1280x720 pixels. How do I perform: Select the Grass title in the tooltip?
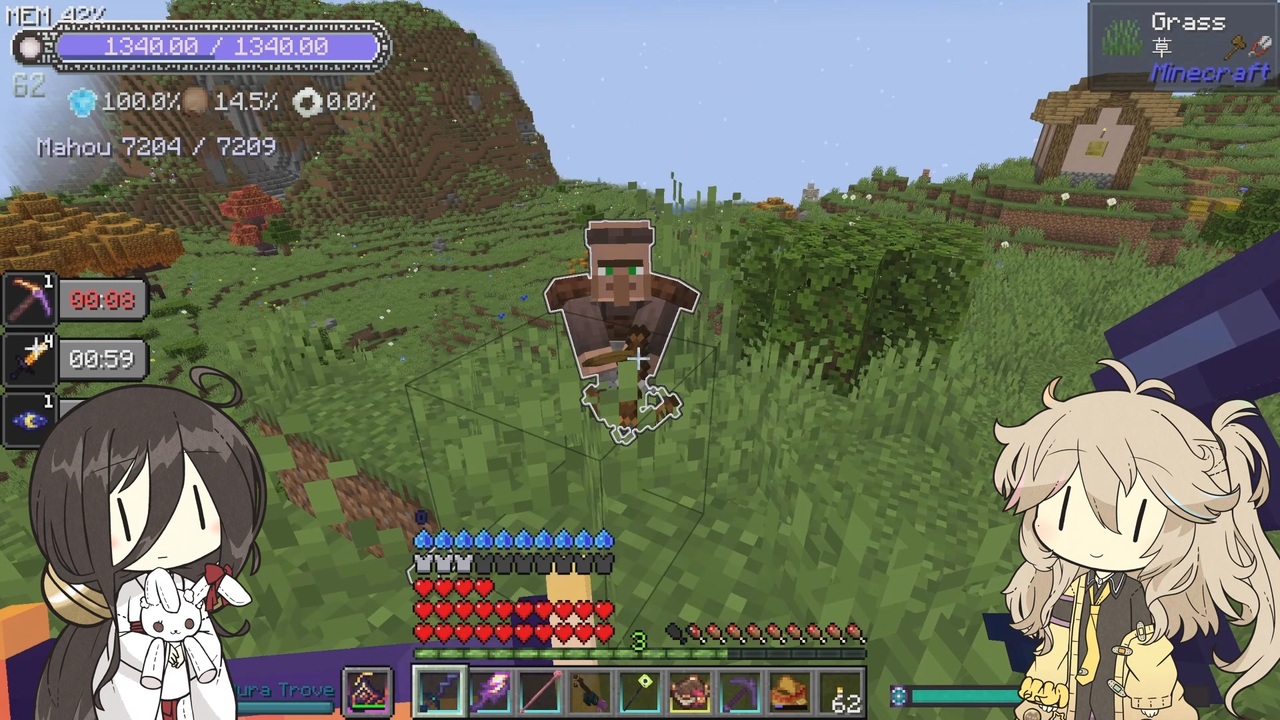point(1190,22)
